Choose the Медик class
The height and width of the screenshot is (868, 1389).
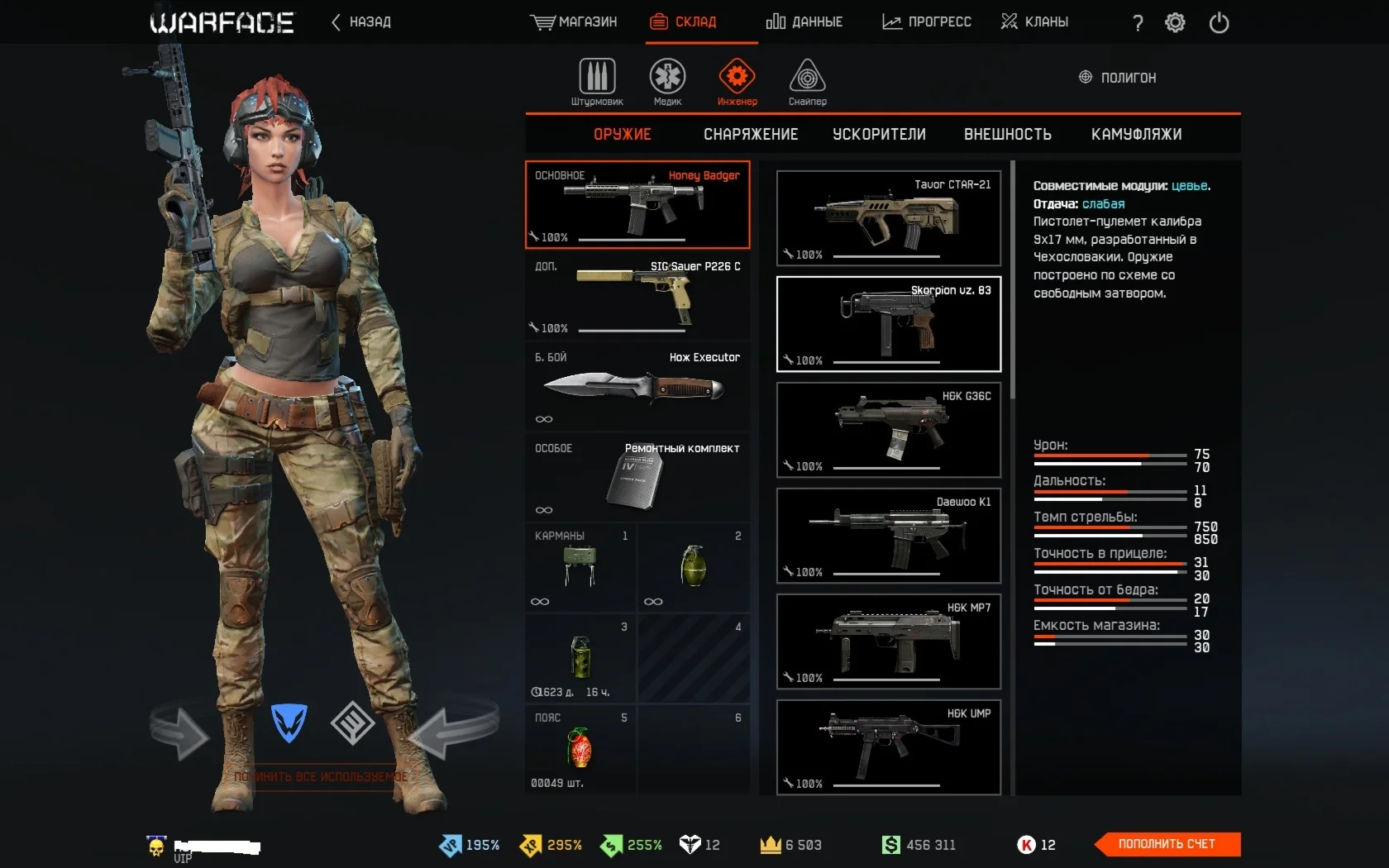(x=667, y=83)
